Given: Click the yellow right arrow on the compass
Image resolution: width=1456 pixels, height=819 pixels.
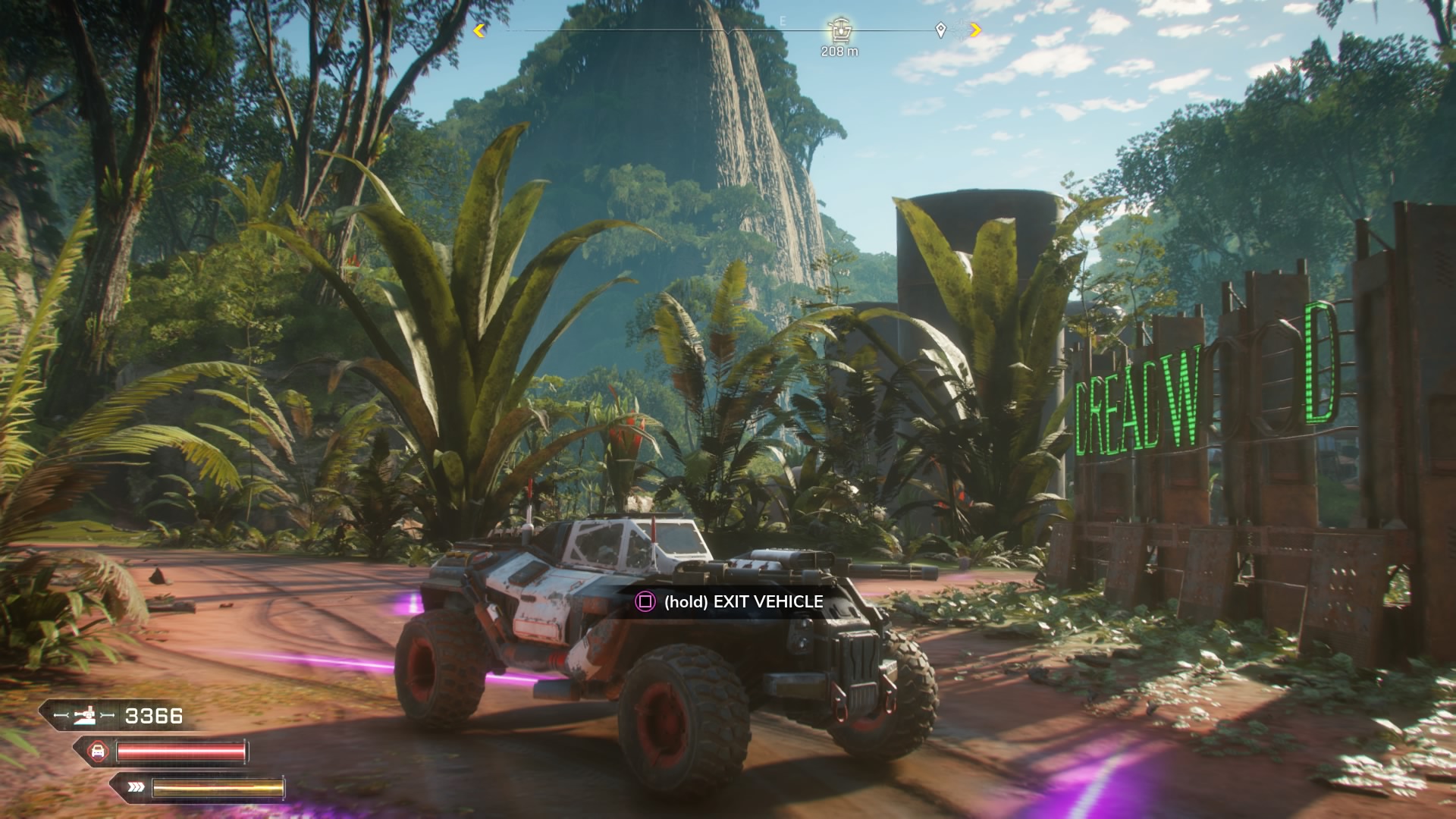Looking at the screenshot, I should (975, 30).
